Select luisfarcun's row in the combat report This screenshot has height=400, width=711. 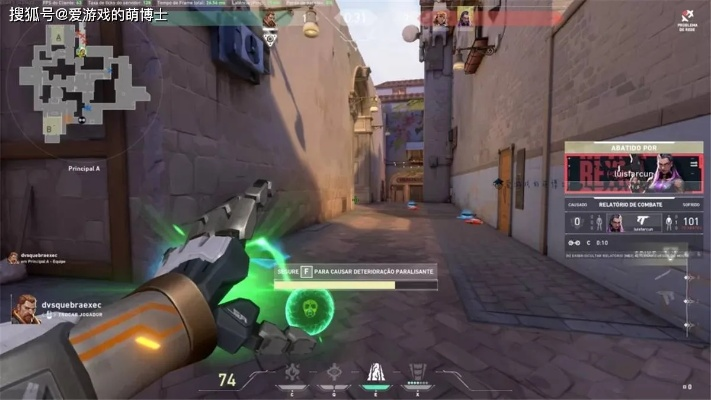tap(633, 224)
